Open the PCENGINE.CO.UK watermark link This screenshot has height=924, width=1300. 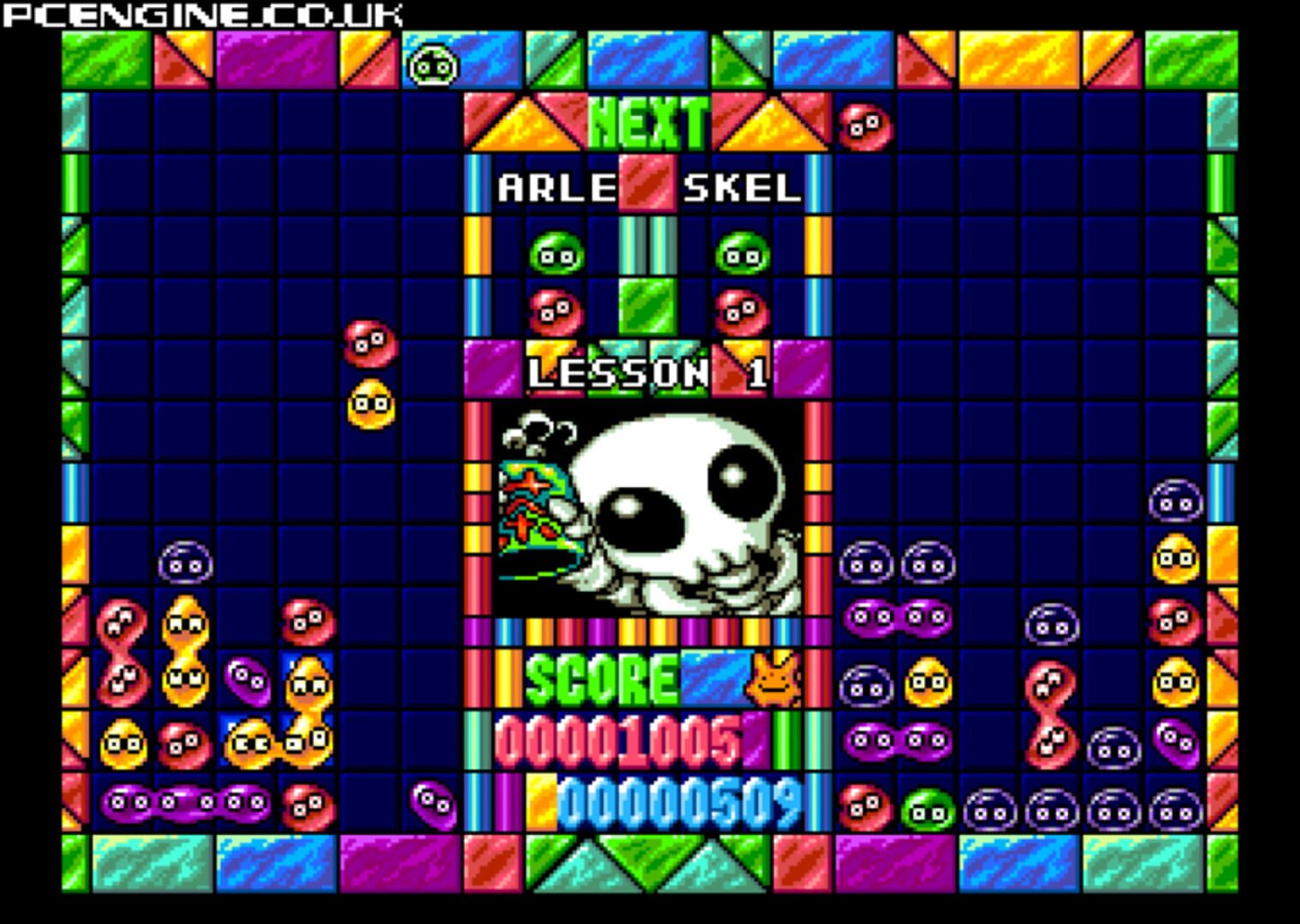point(201,14)
